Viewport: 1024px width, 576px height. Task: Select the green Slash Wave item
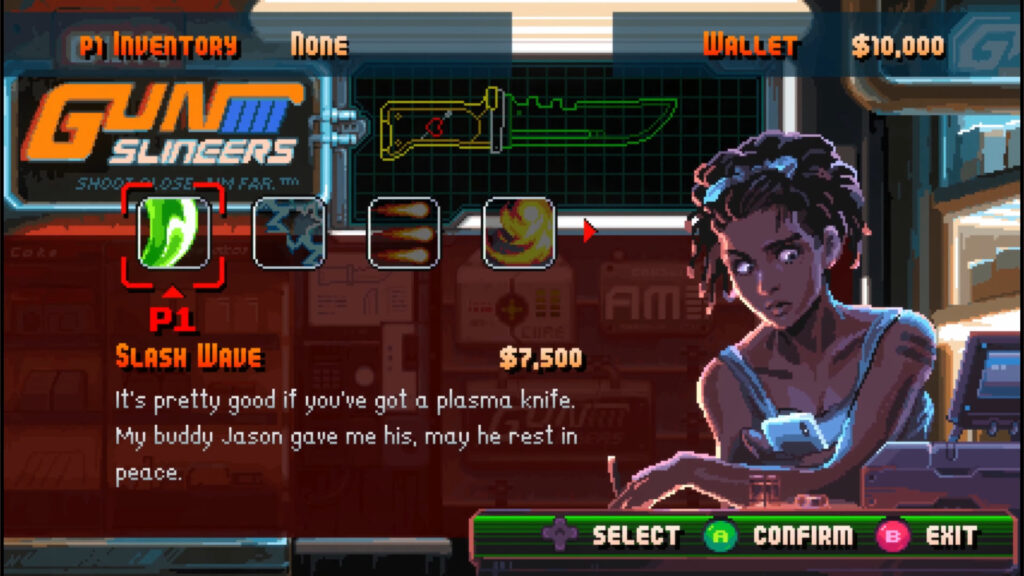(x=173, y=233)
